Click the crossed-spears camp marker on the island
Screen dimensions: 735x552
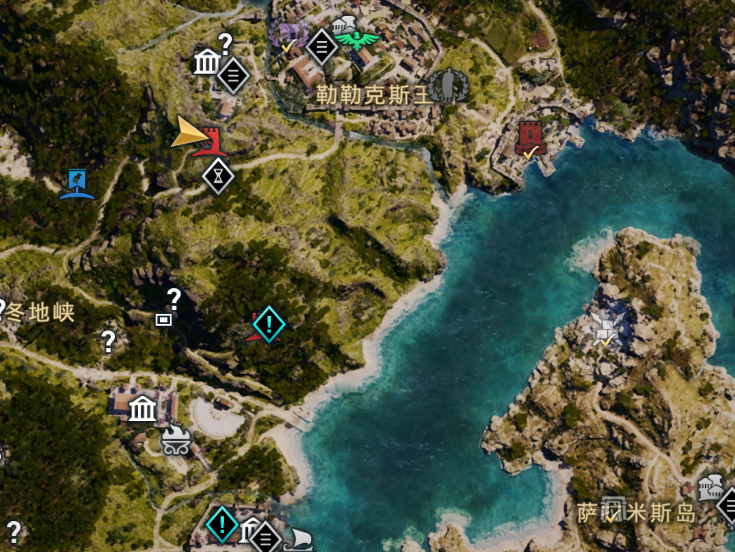click(606, 326)
